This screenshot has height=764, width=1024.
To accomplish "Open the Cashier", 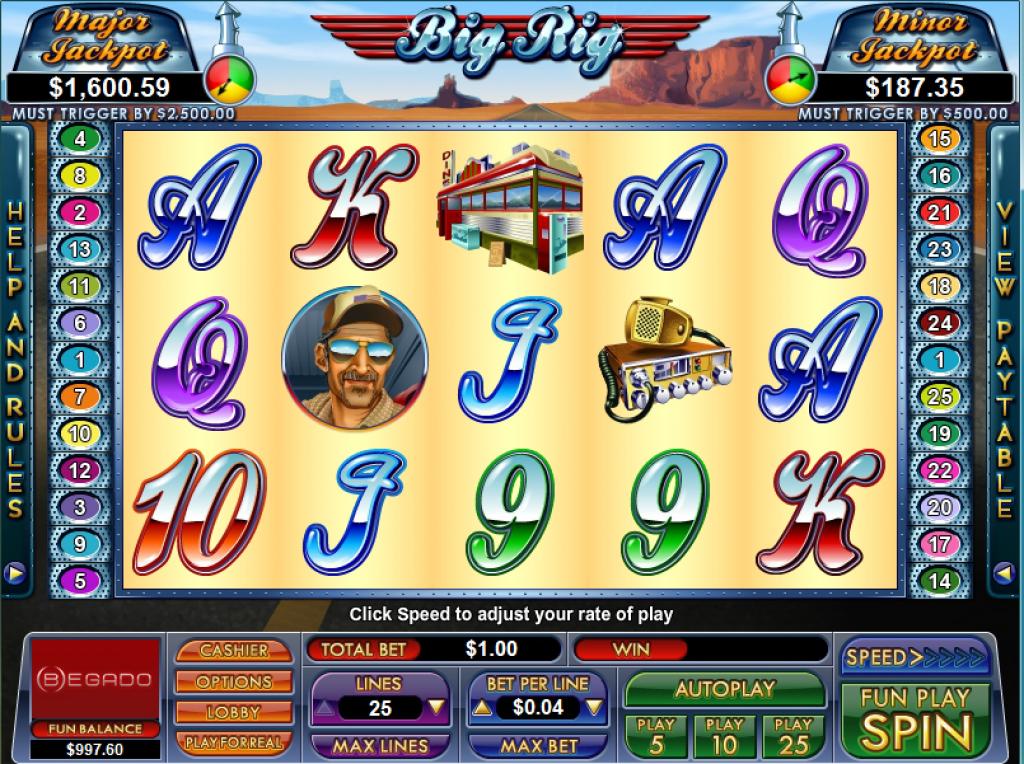I will tap(234, 650).
